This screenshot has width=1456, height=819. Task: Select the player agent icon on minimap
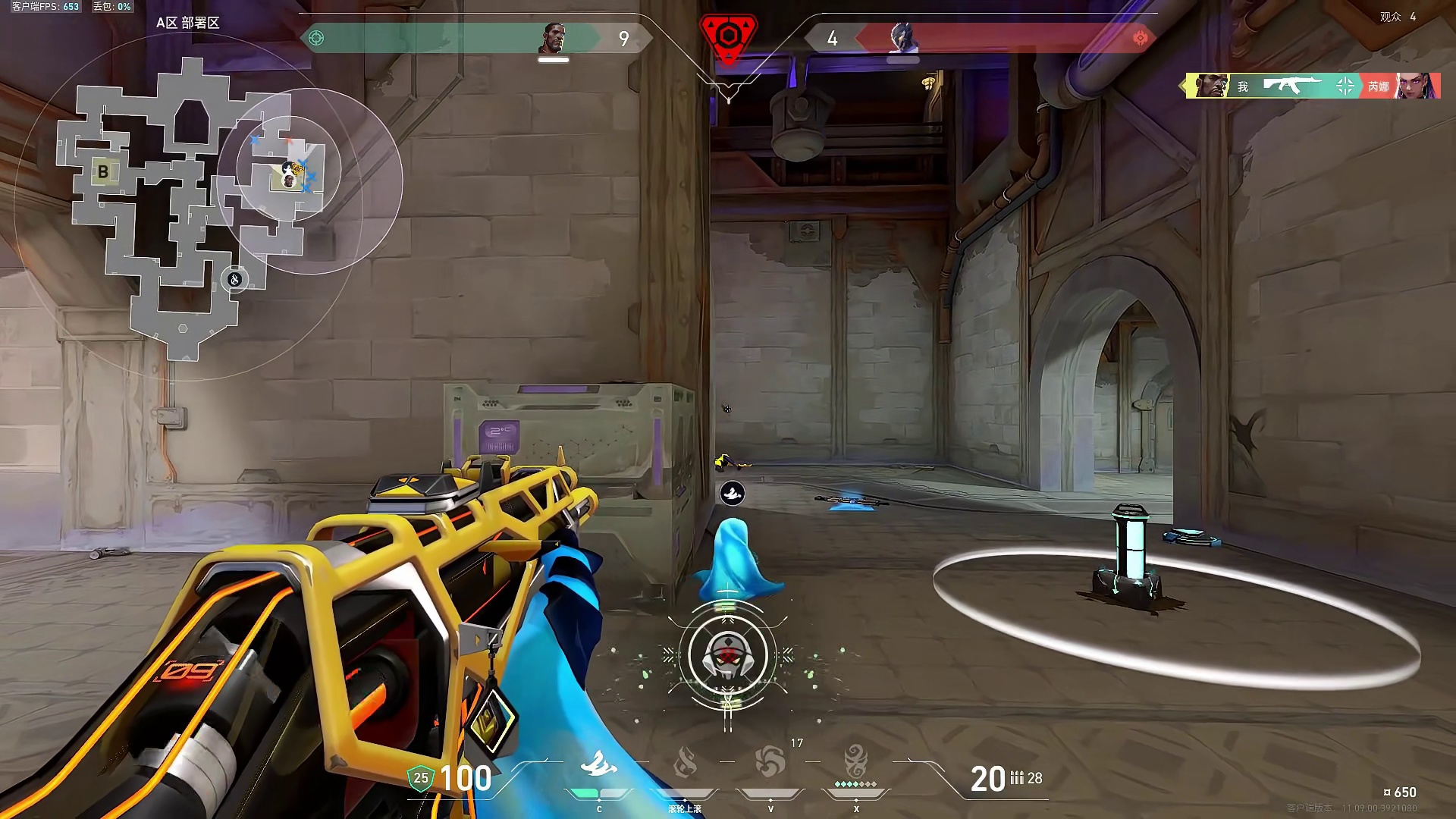coord(288,180)
